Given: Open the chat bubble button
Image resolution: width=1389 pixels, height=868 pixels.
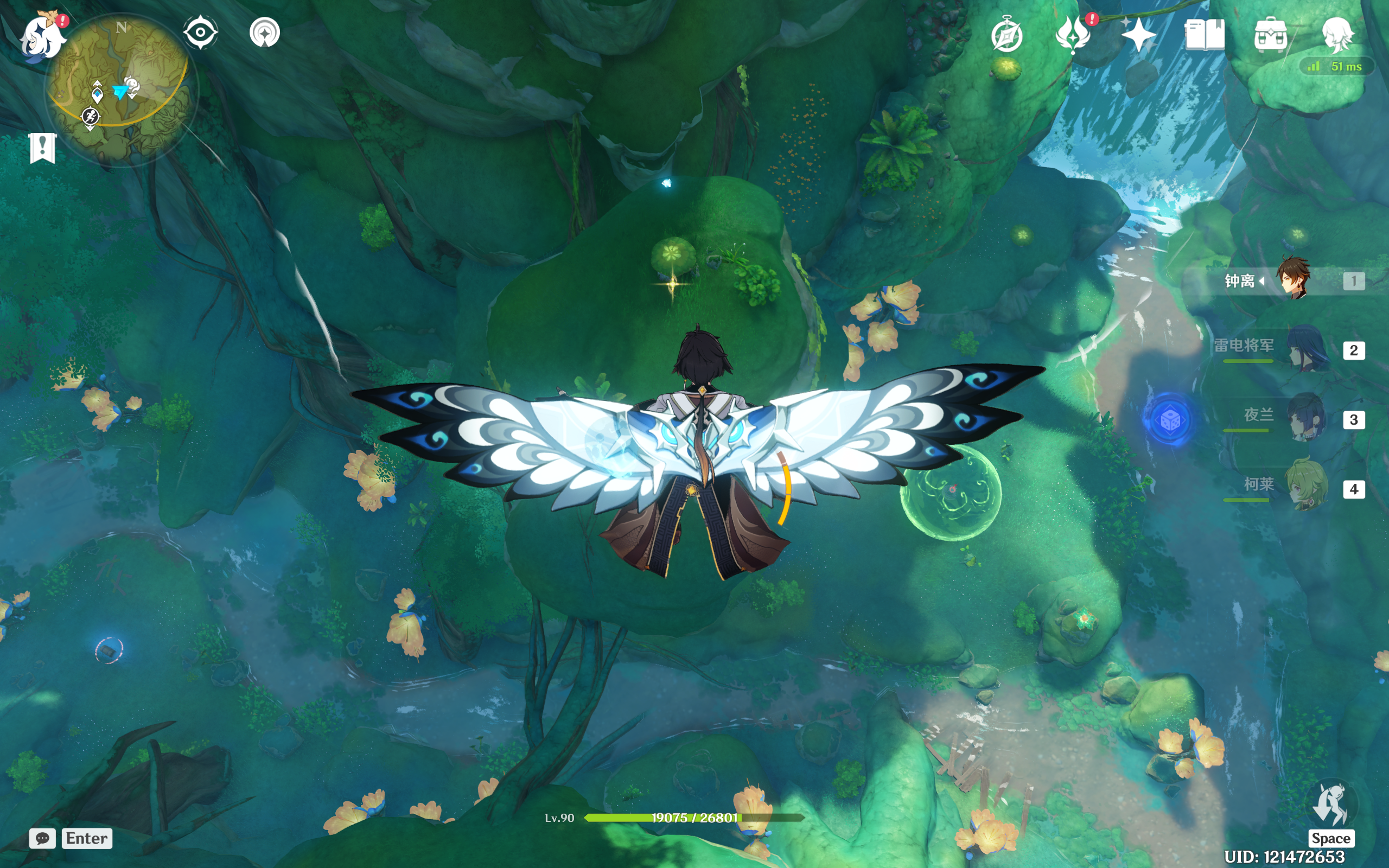Looking at the screenshot, I should (42, 838).
